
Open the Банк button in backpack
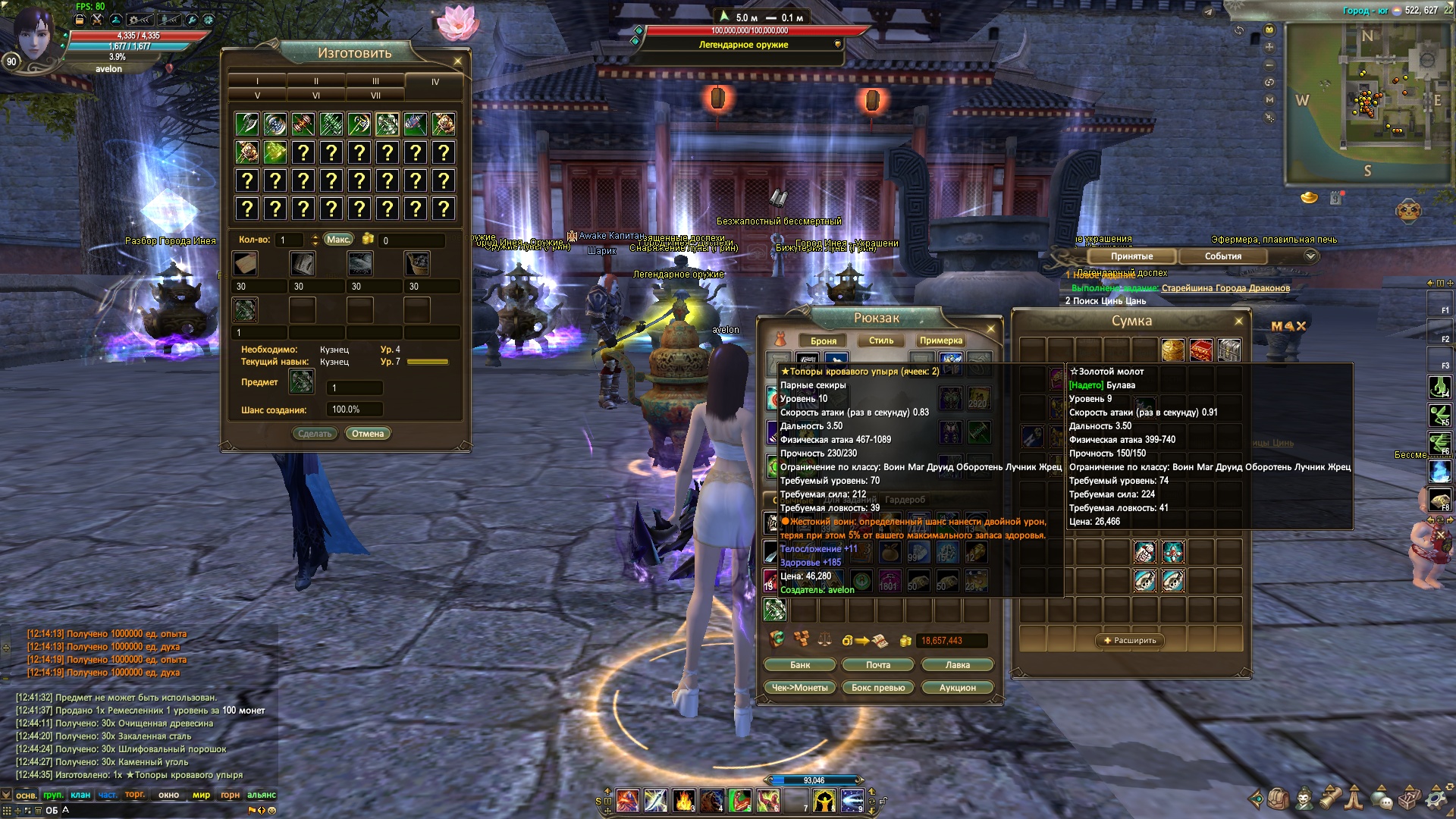click(800, 665)
